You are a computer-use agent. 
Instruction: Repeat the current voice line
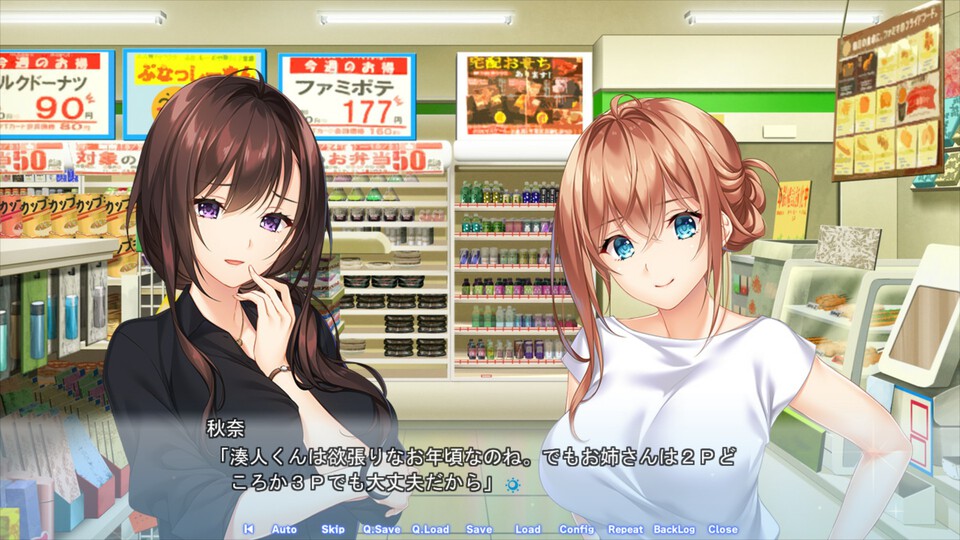point(625,529)
